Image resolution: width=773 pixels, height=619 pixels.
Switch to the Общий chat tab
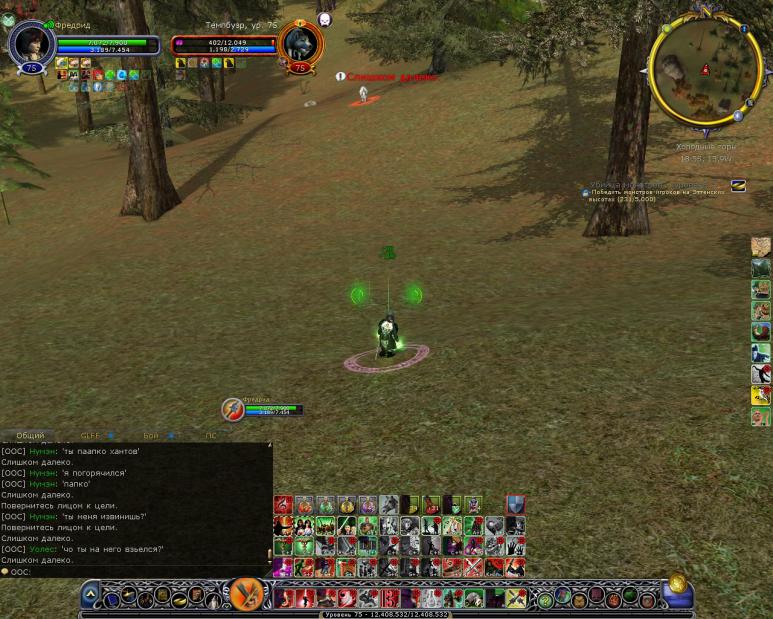tap(30, 436)
